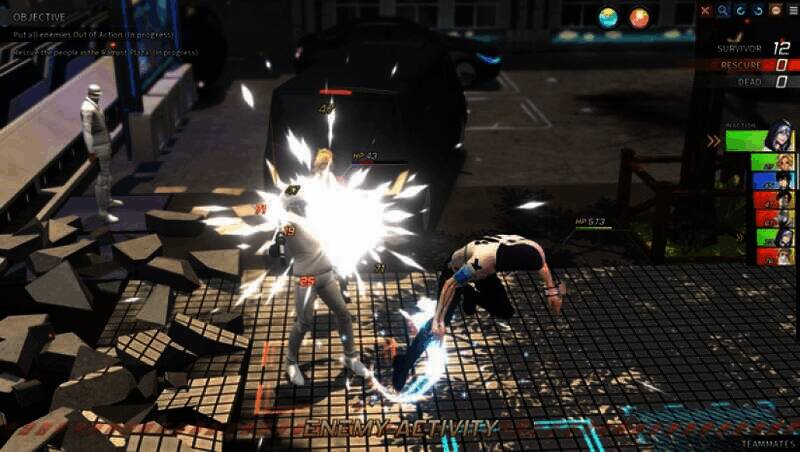Image resolution: width=800 pixels, height=452 pixels.
Task: Select the round orange icon
Action: 639,17
